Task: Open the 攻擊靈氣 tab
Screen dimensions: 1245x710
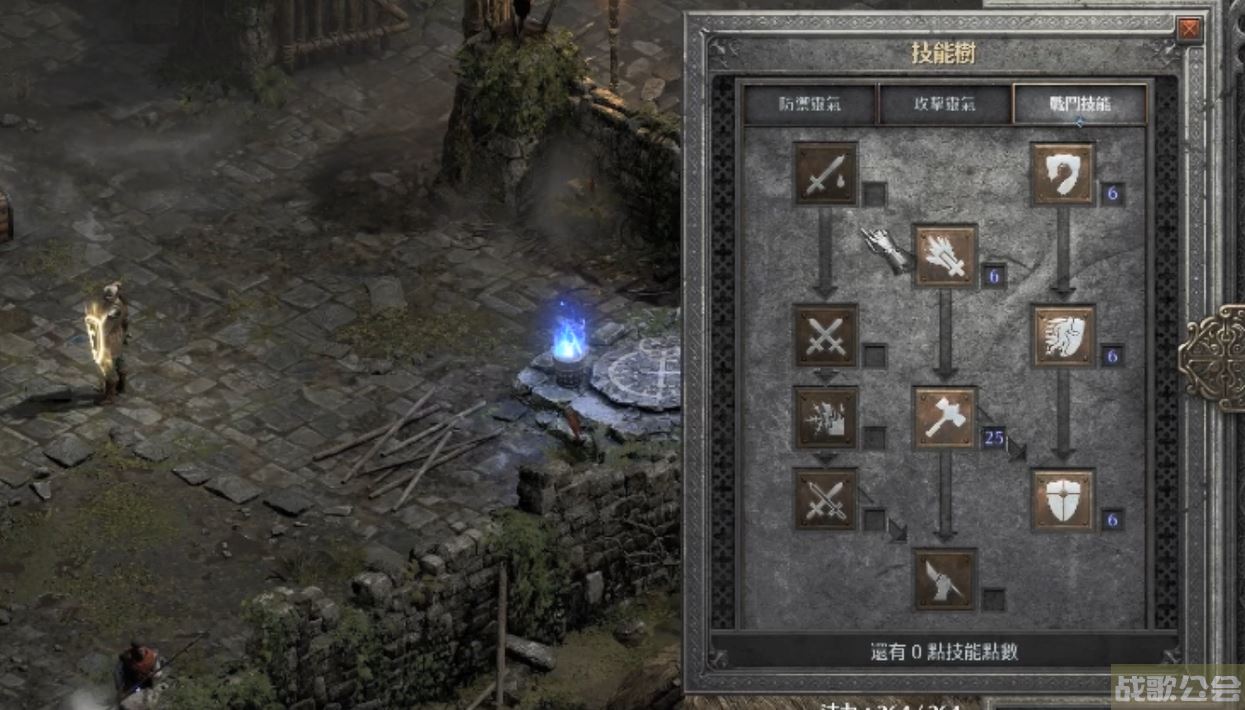Action: coord(945,104)
